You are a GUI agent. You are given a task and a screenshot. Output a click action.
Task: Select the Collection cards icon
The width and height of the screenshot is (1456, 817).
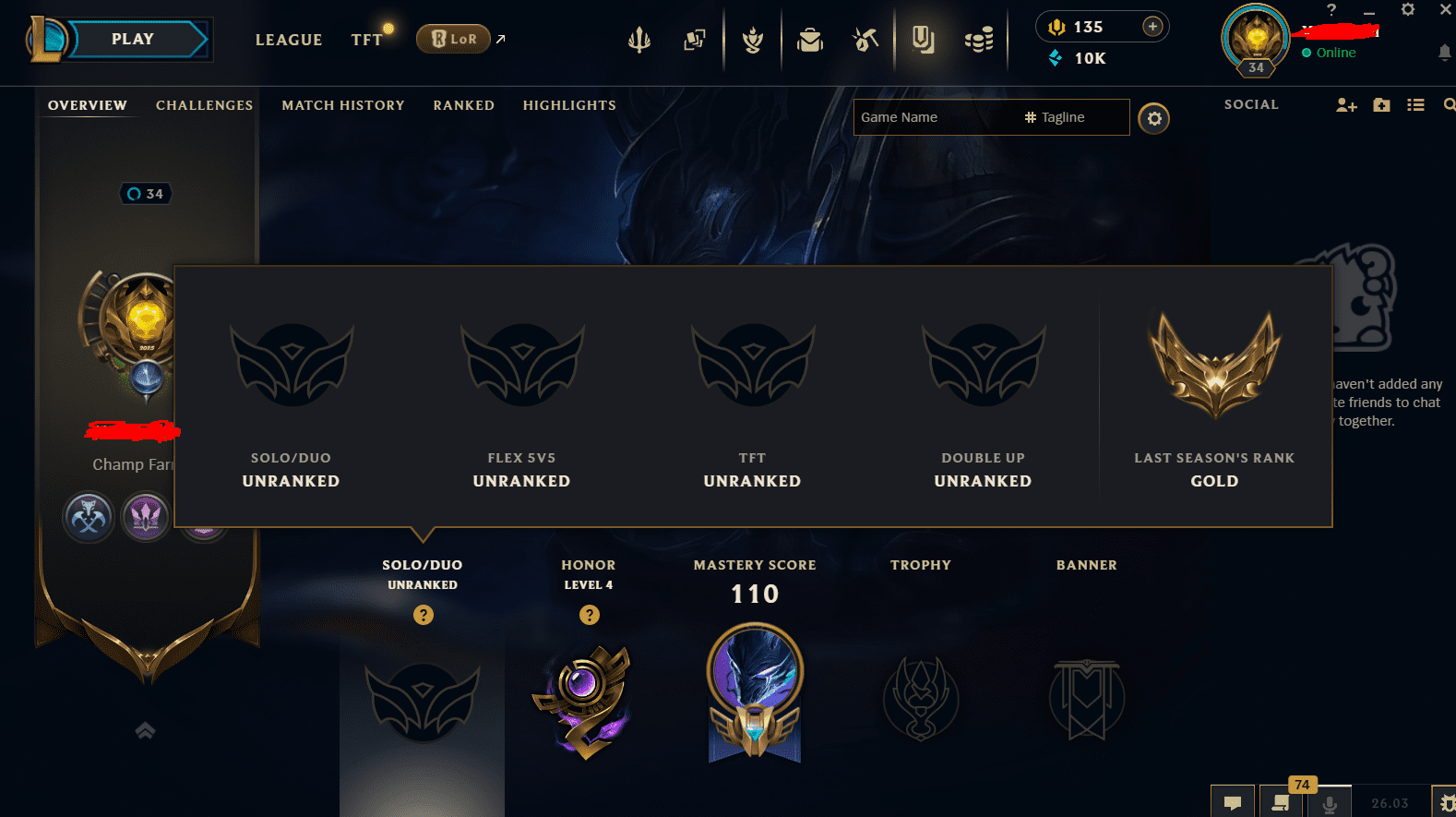(695, 39)
